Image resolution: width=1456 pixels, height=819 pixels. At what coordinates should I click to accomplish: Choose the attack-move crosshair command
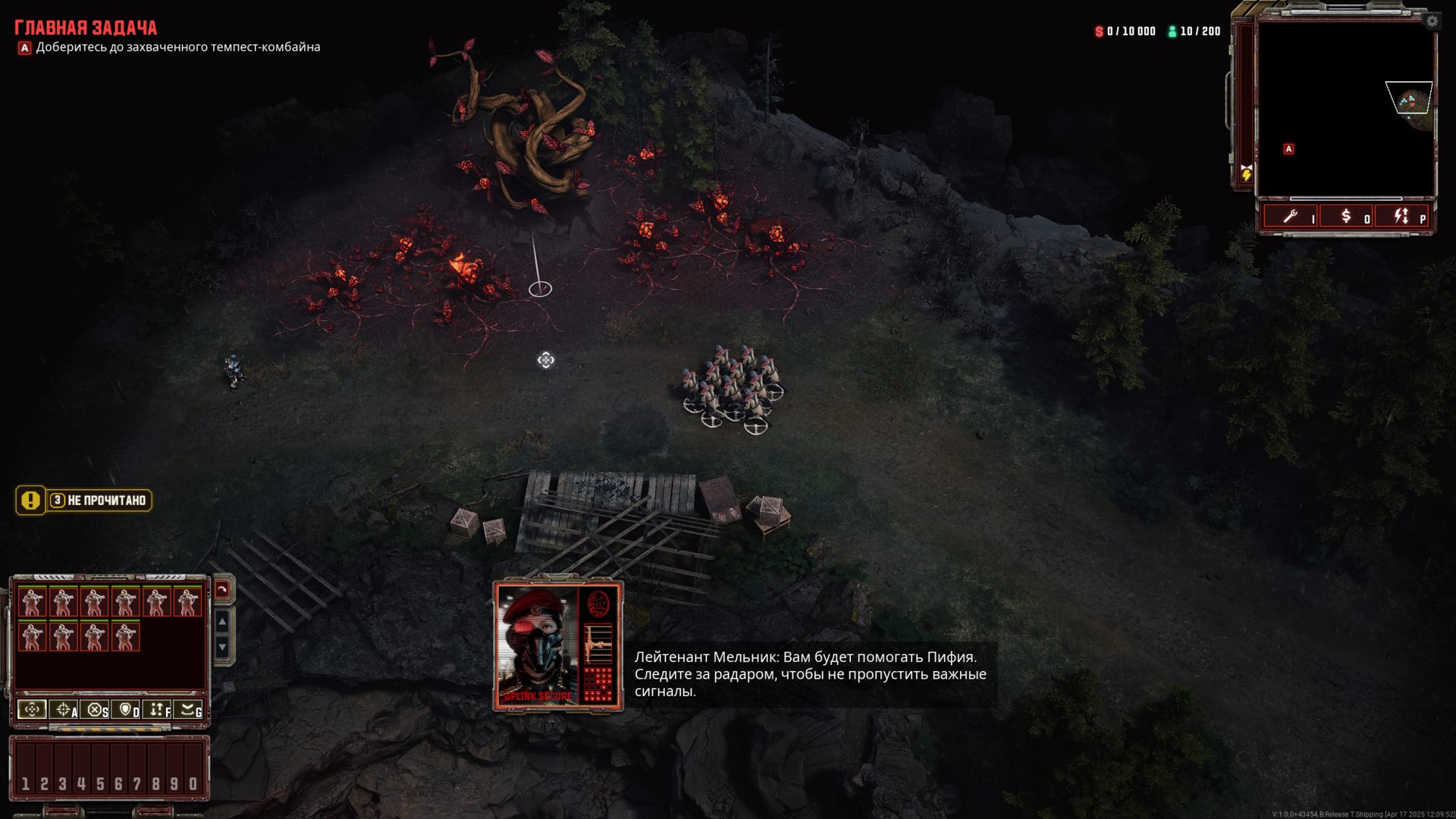[64, 710]
